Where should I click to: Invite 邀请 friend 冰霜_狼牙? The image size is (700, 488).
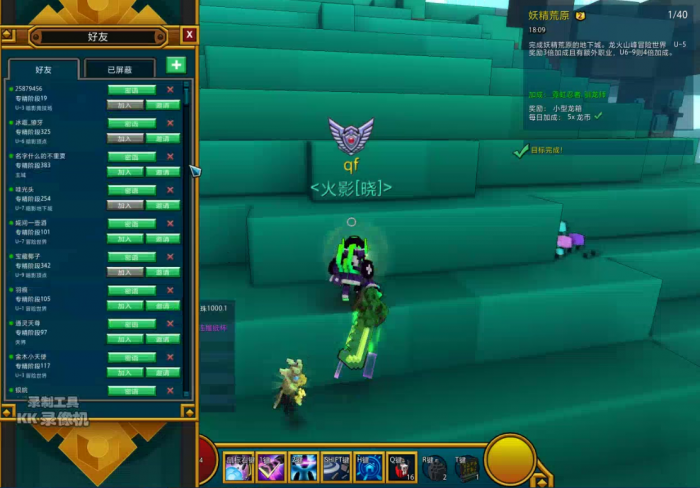click(162, 137)
